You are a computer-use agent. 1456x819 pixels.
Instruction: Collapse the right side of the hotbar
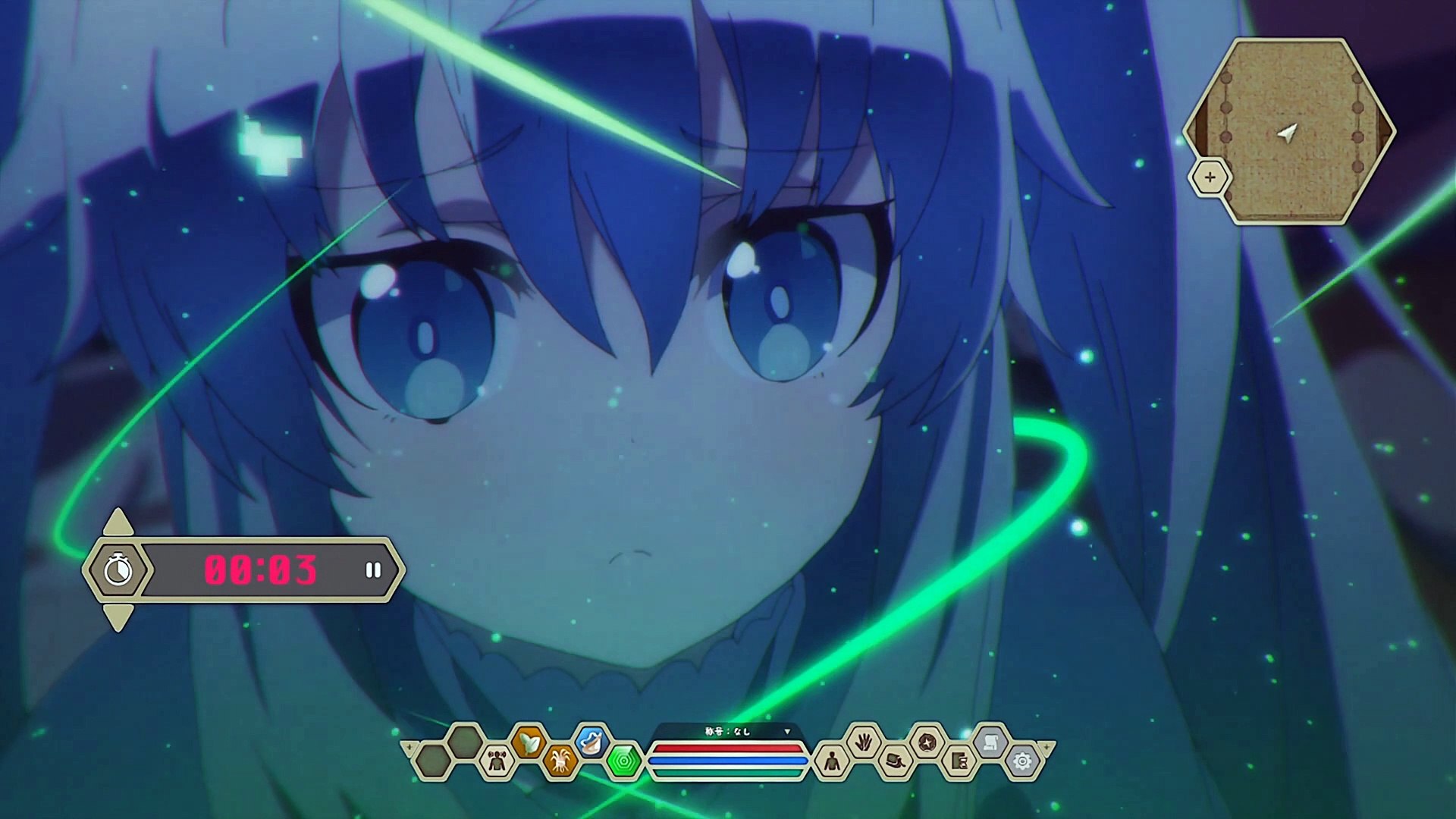click(1046, 748)
